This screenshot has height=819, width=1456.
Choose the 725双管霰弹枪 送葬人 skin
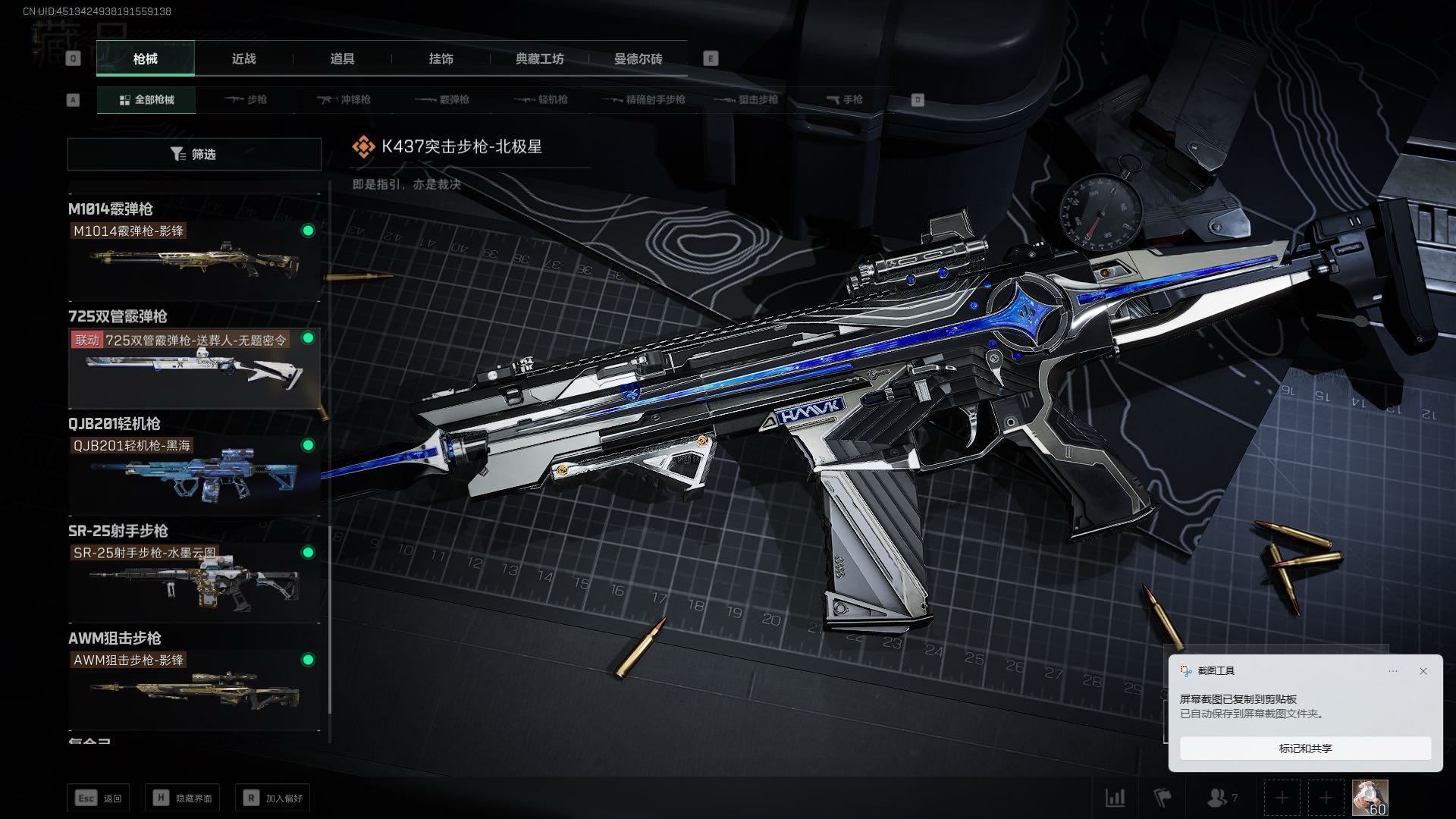tap(194, 368)
